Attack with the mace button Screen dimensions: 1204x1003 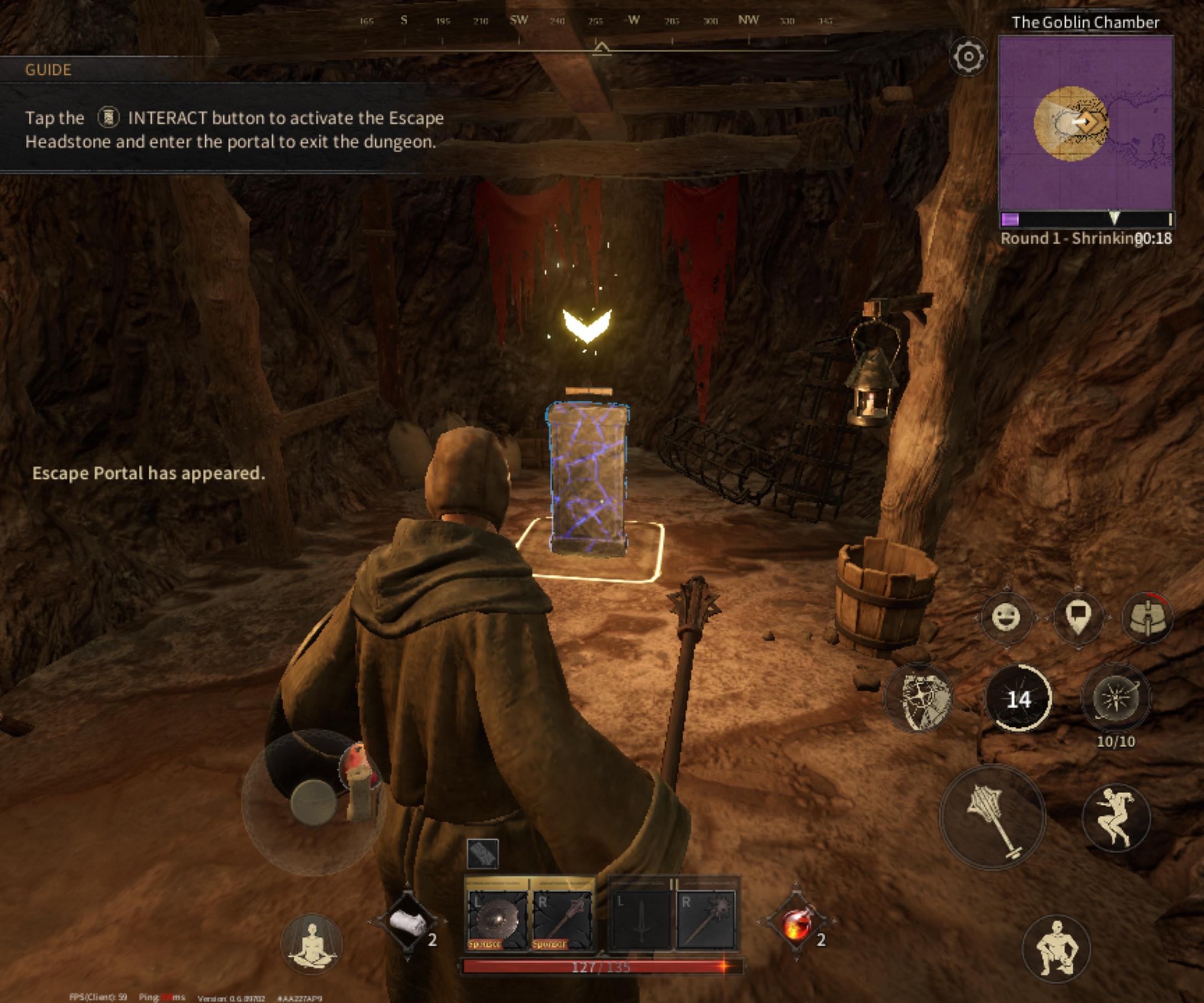(993, 816)
